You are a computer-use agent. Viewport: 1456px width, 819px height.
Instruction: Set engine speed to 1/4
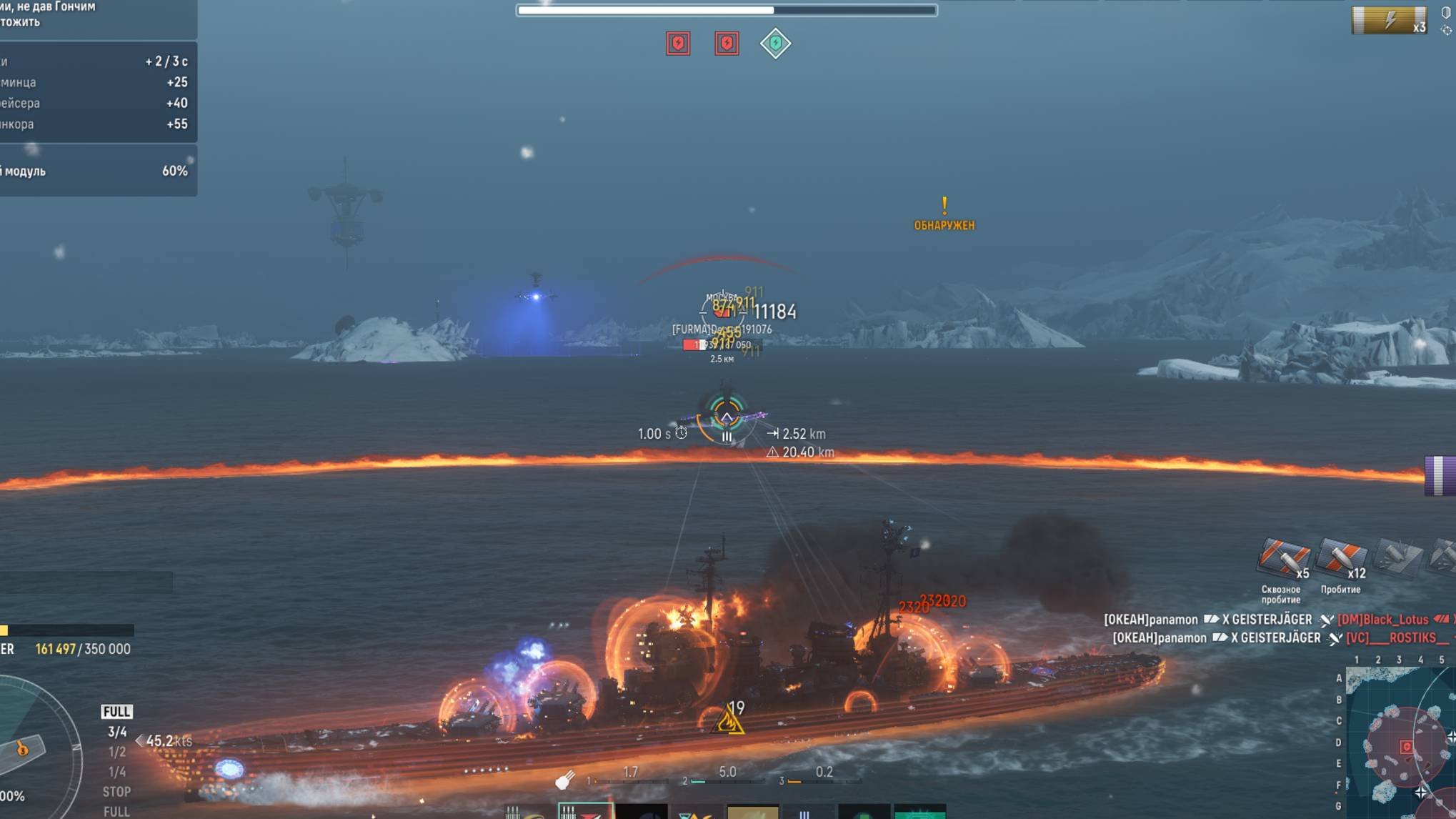pos(116,772)
